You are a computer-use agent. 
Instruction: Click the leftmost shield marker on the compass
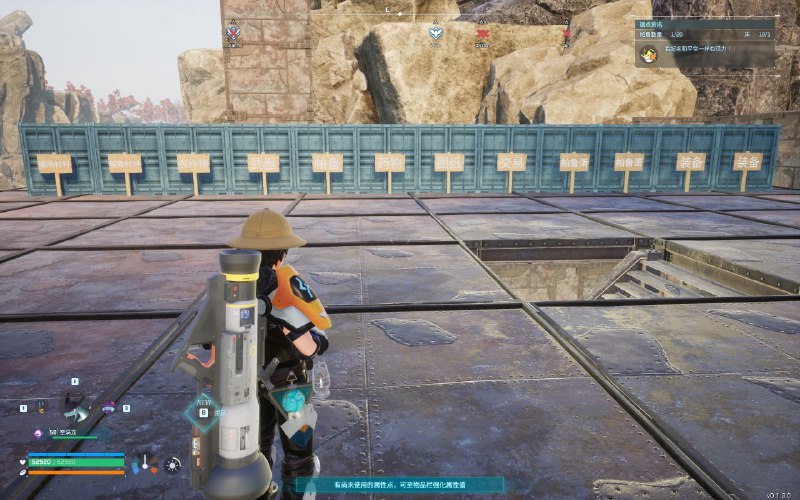coord(234,33)
